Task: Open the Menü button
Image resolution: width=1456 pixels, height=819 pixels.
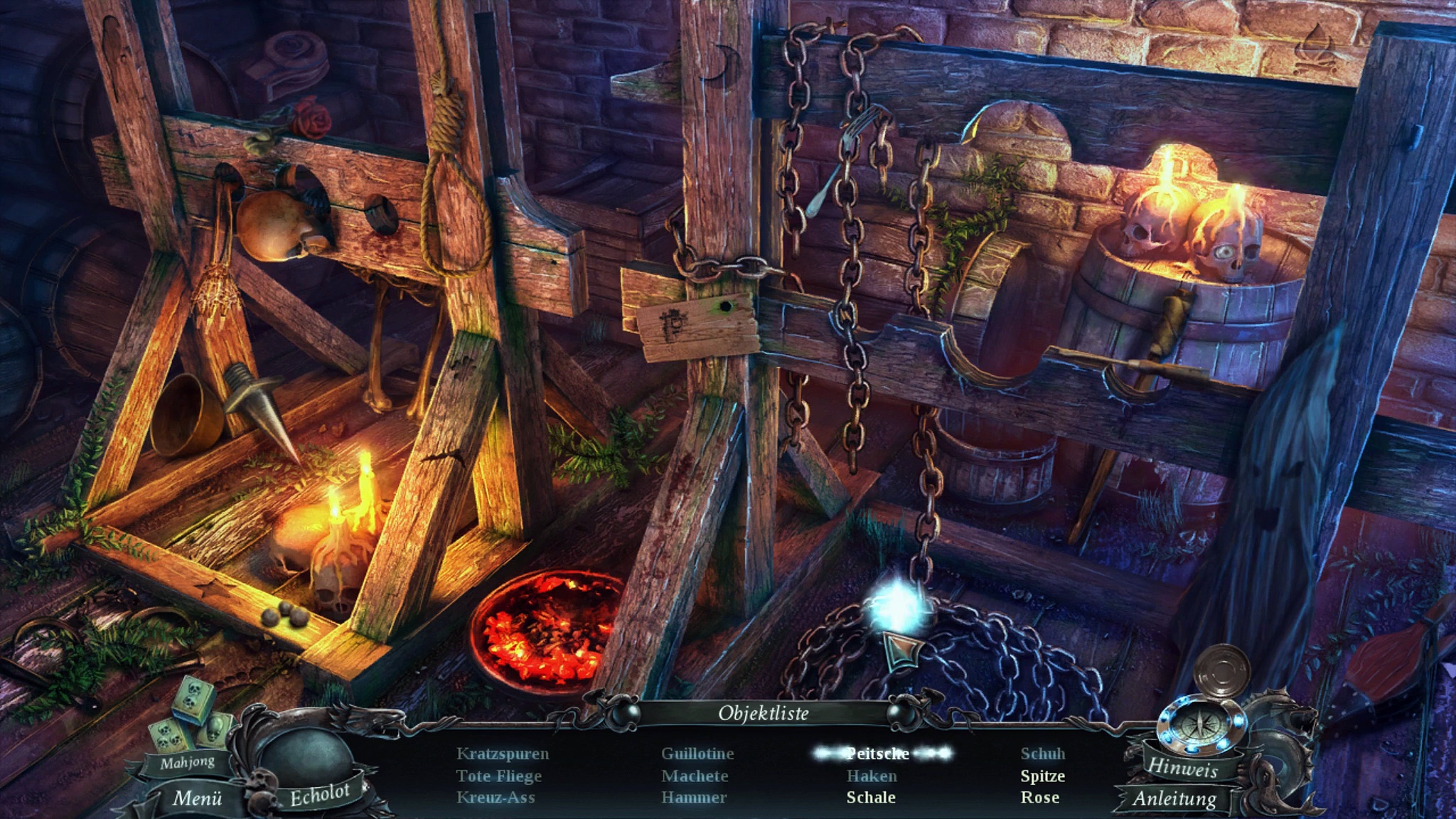Action: pyautogui.click(x=197, y=798)
